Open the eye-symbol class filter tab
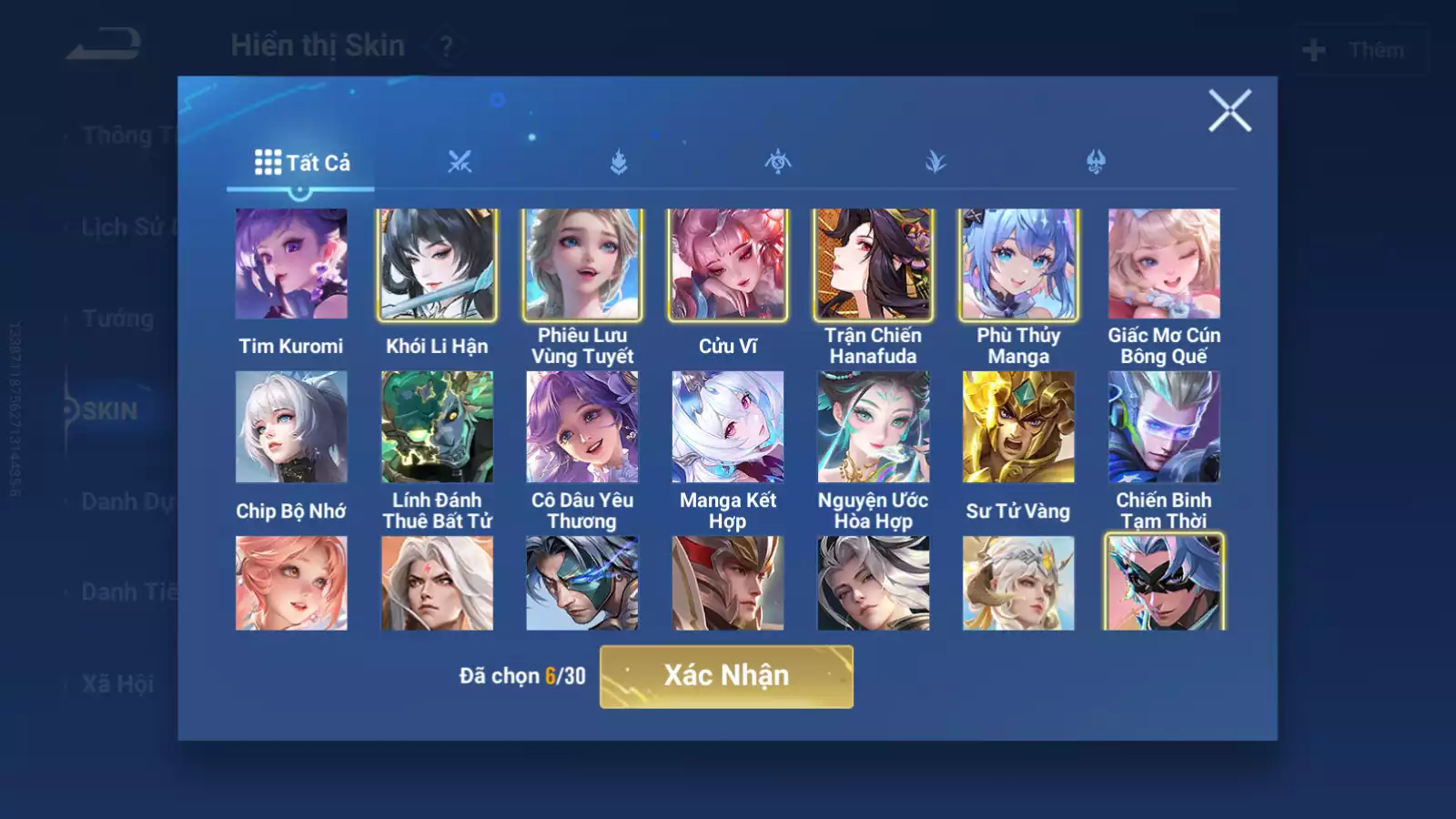 point(778,162)
